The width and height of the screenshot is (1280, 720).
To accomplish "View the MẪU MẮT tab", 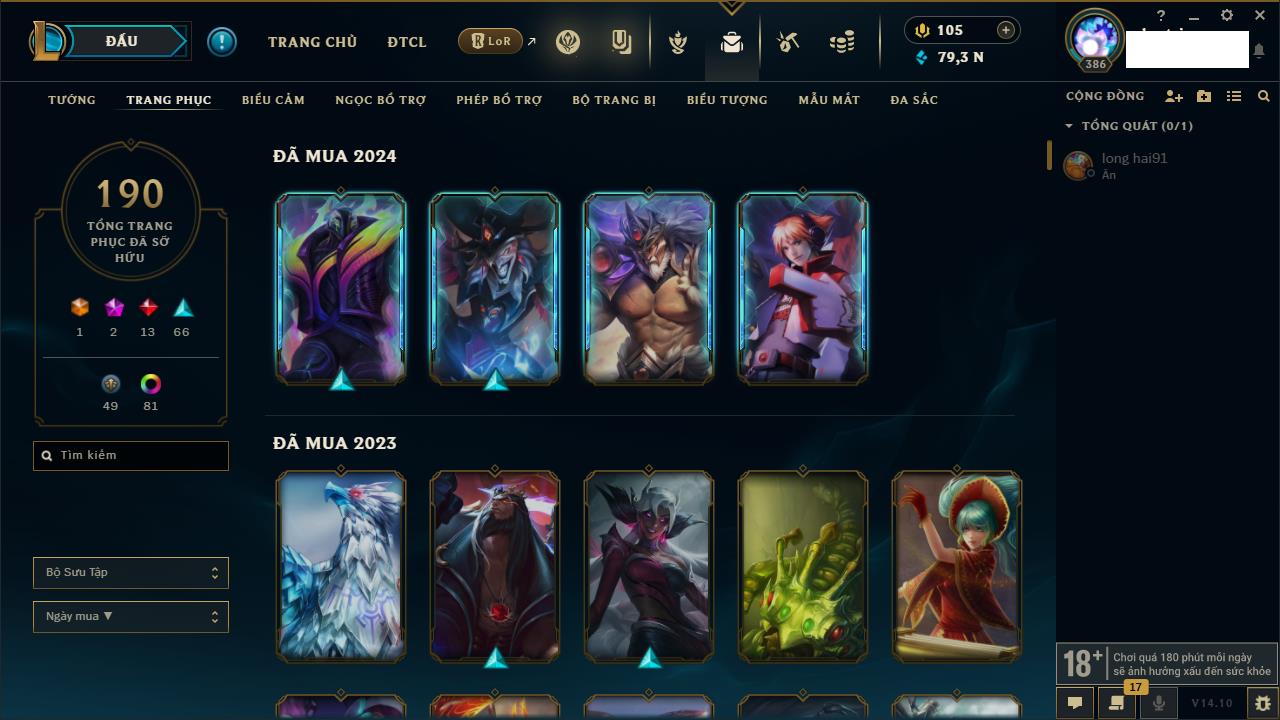I will coord(829,100).
